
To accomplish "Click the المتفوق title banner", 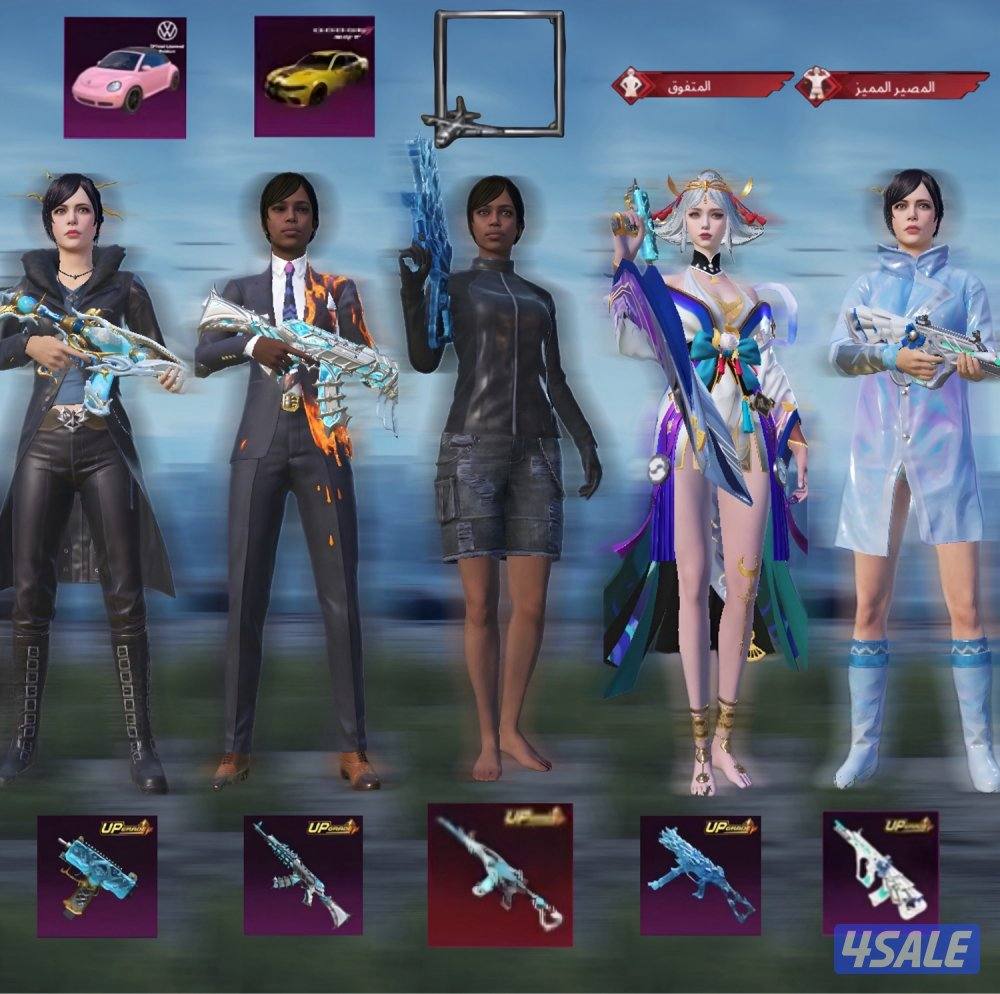I will coord(701,87).
